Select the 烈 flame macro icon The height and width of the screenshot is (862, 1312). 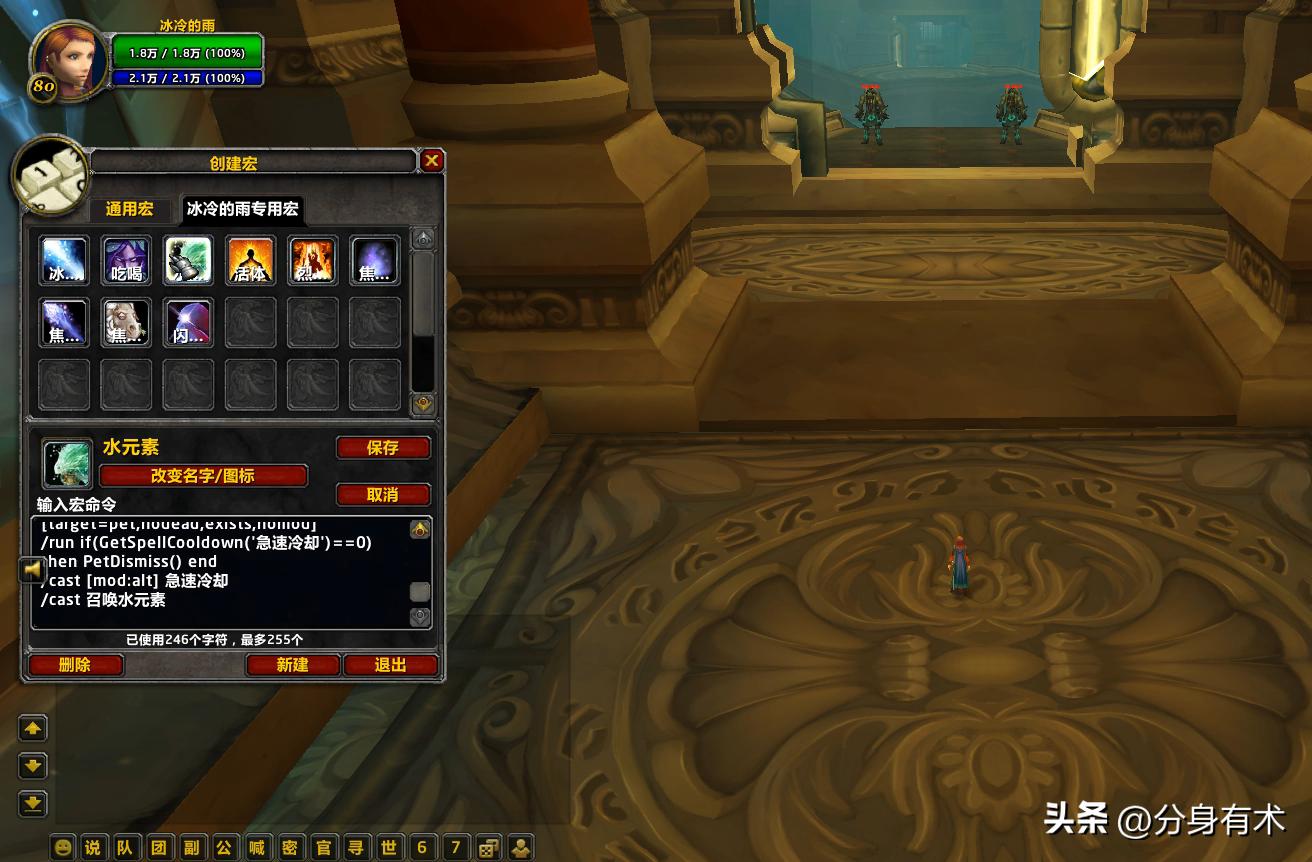(x=312, y=259)
